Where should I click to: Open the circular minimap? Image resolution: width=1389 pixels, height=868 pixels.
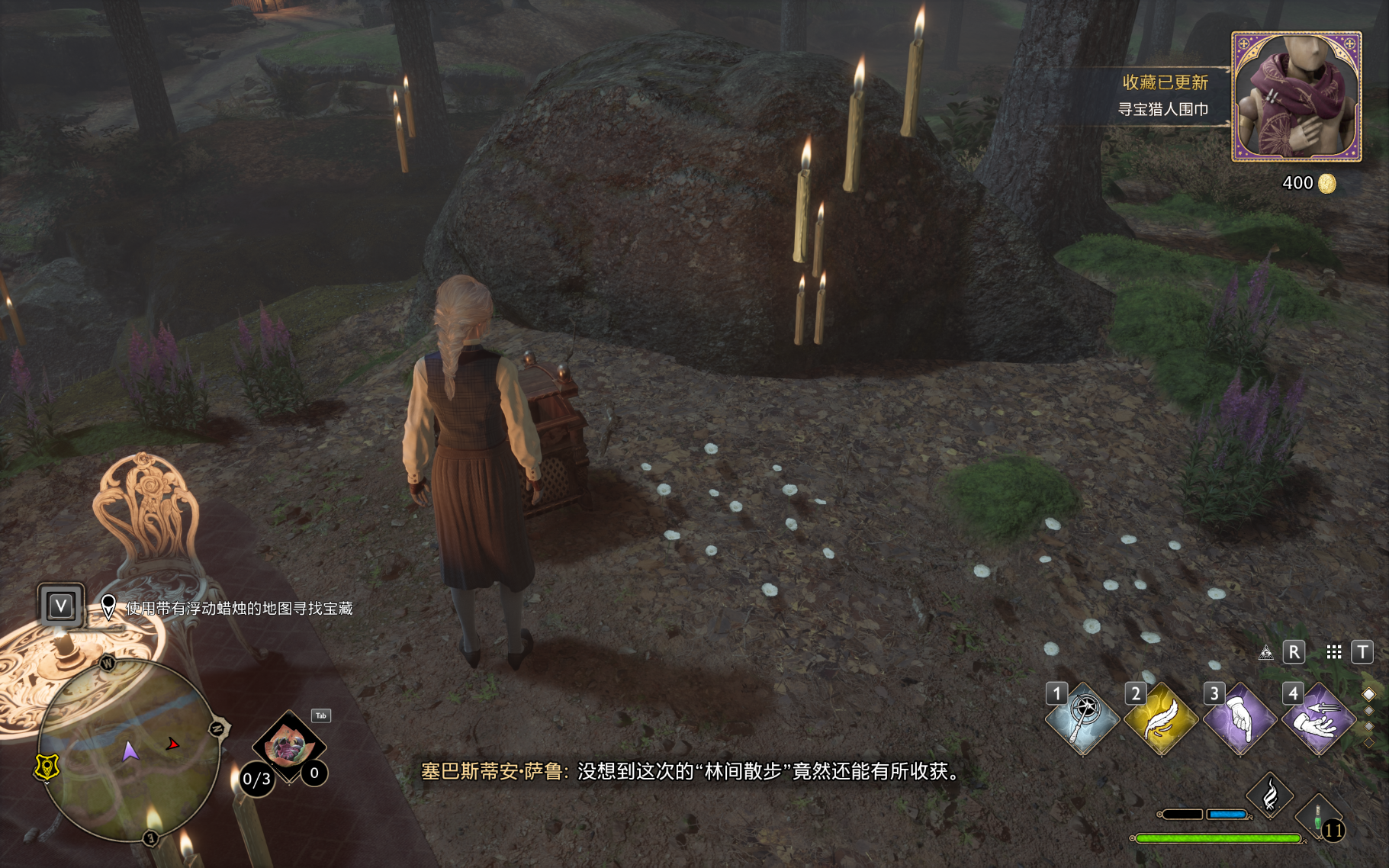129,751
